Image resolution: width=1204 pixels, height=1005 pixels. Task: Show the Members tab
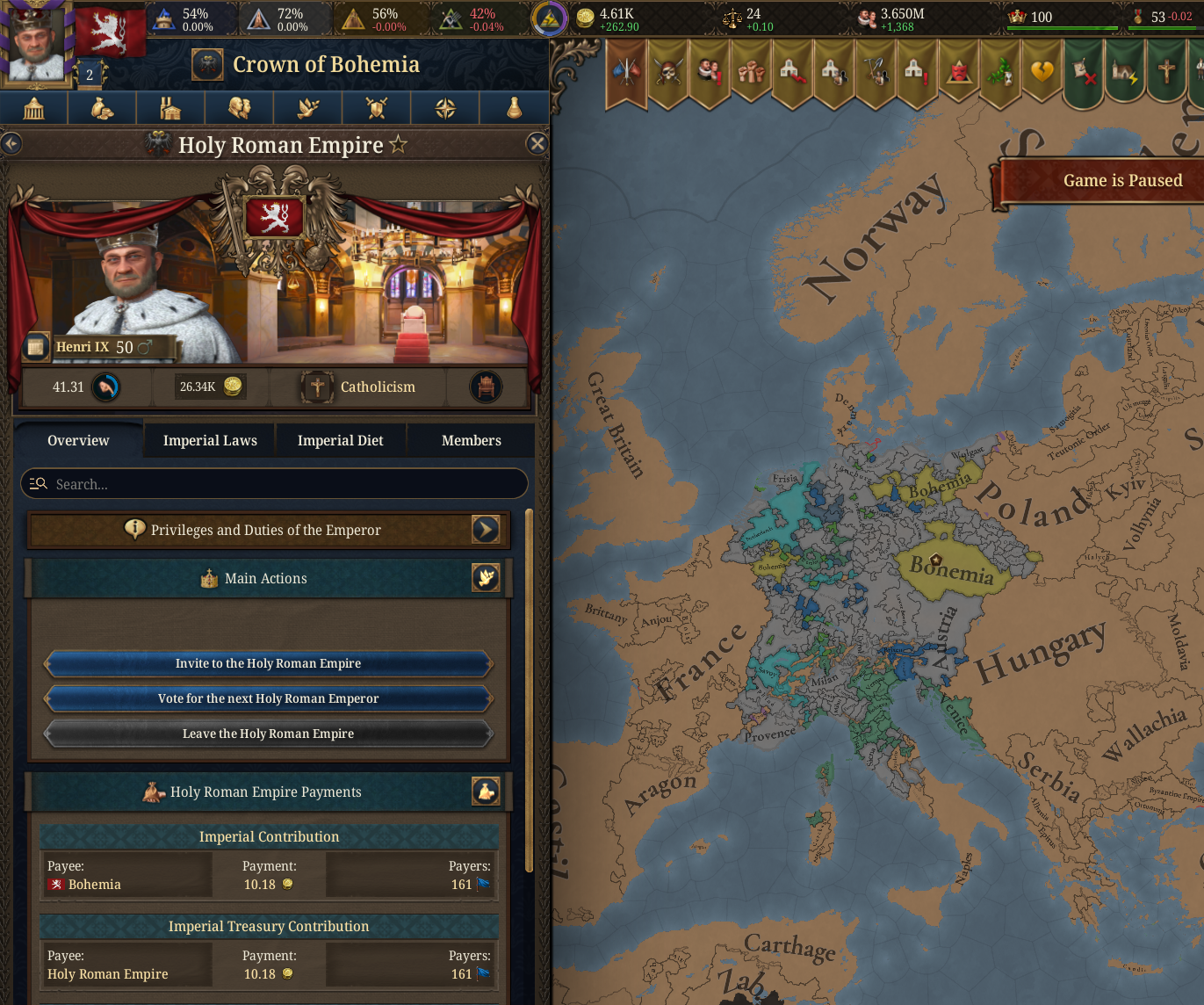pos(471,440)
